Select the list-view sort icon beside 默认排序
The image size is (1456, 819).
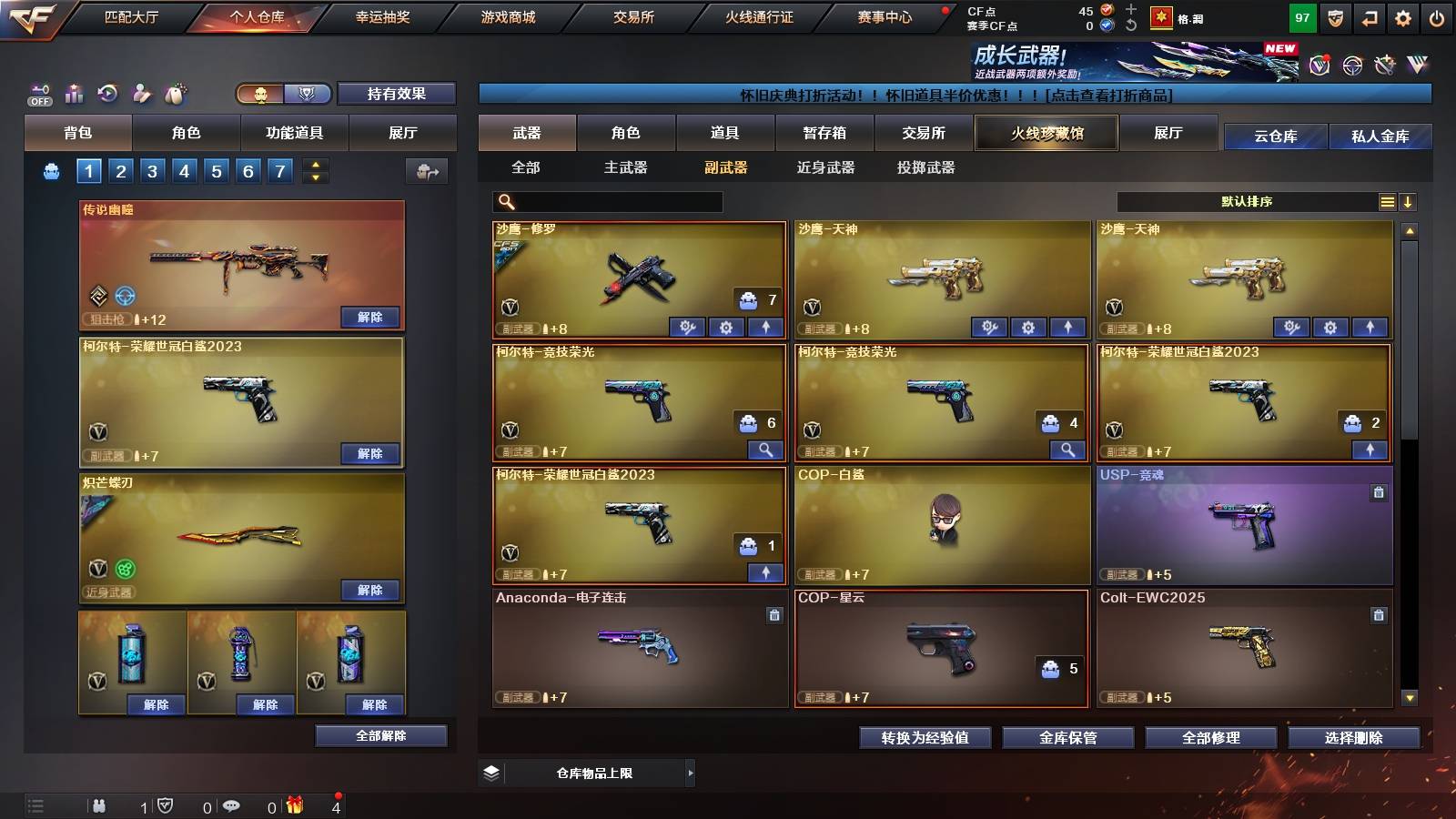coord(1387,201)
